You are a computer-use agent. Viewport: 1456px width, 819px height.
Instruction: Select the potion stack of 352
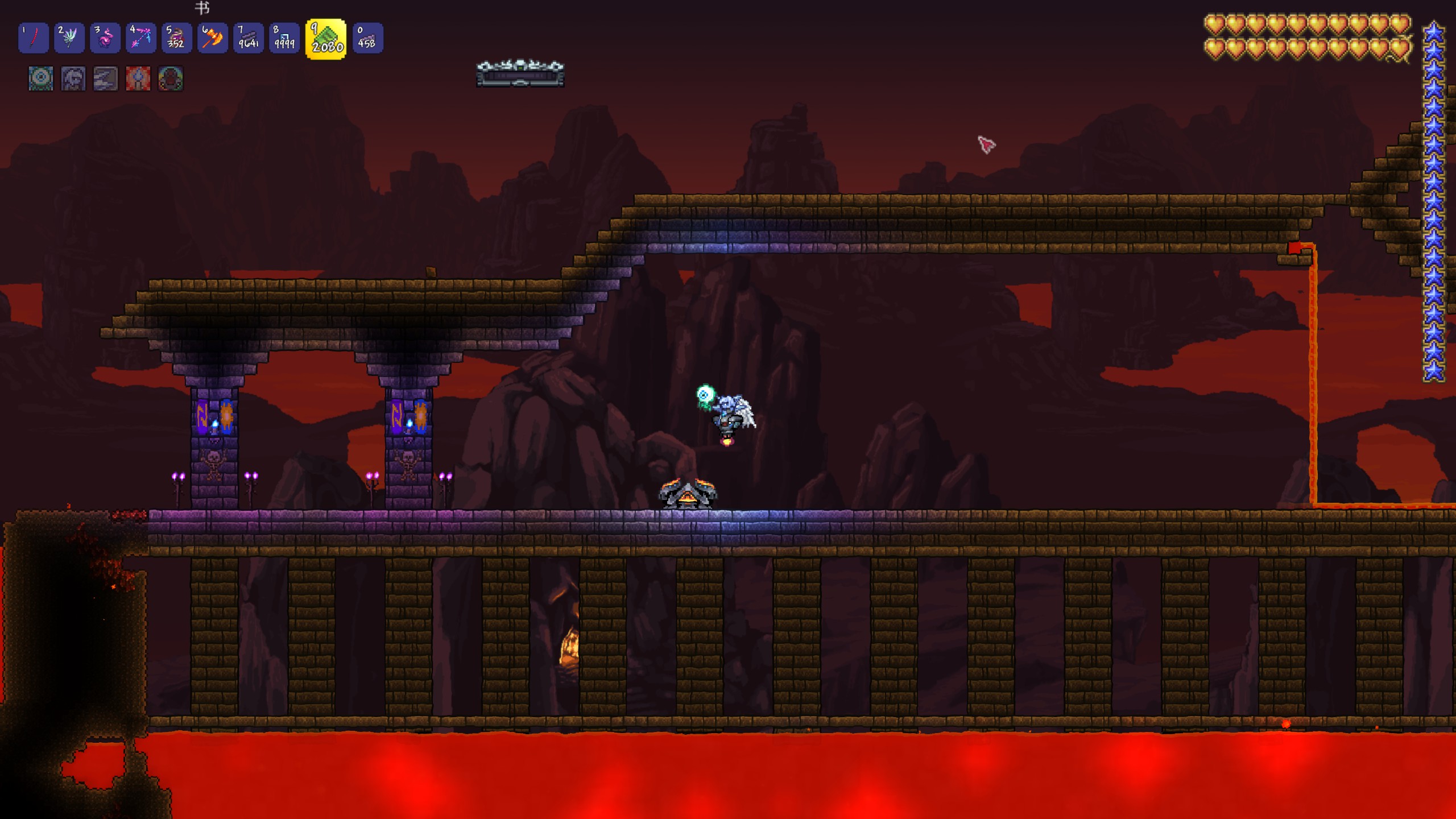click(x=176, y=38)
